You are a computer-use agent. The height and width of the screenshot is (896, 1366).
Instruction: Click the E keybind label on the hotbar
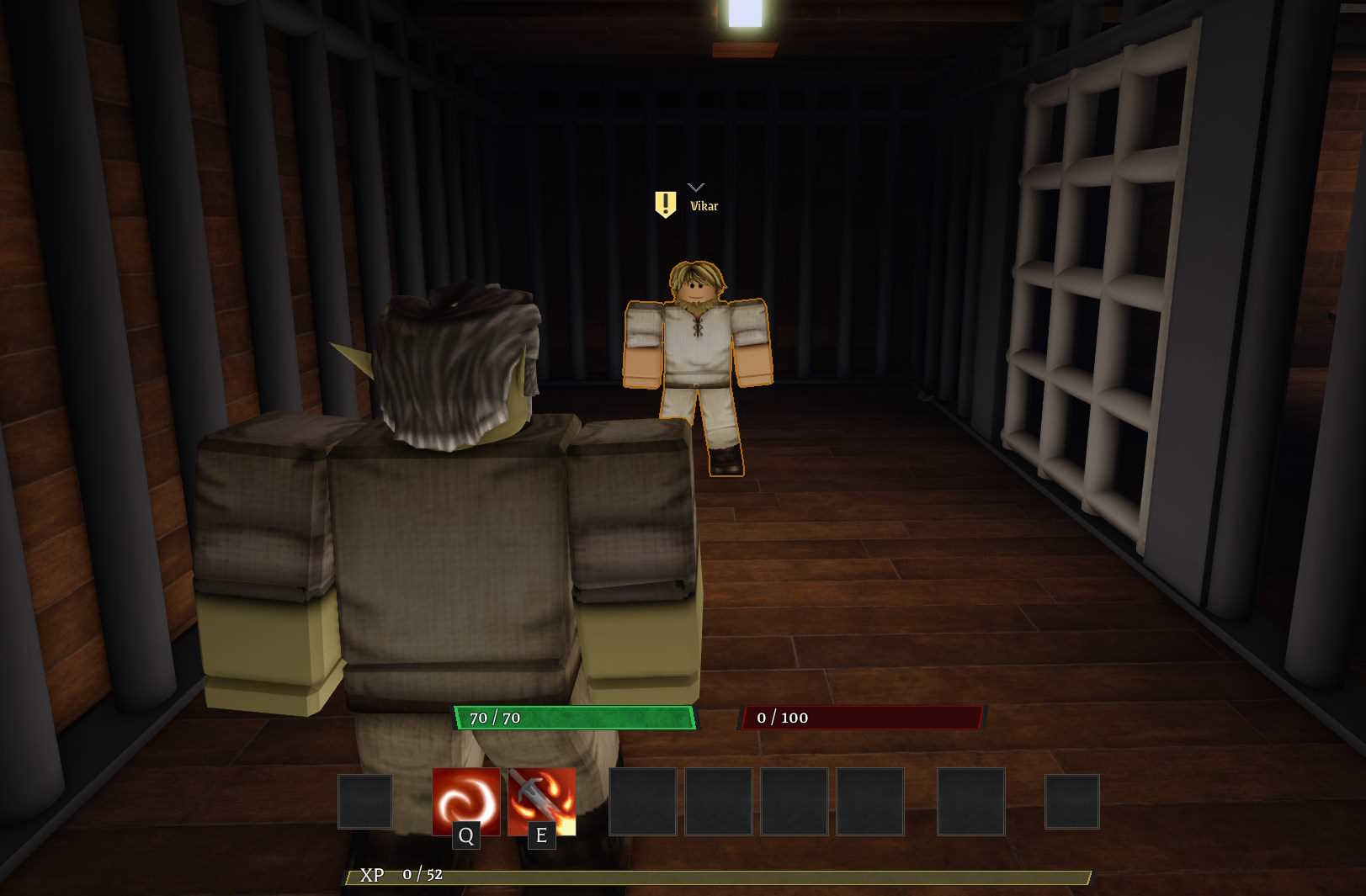coord(541,836)
